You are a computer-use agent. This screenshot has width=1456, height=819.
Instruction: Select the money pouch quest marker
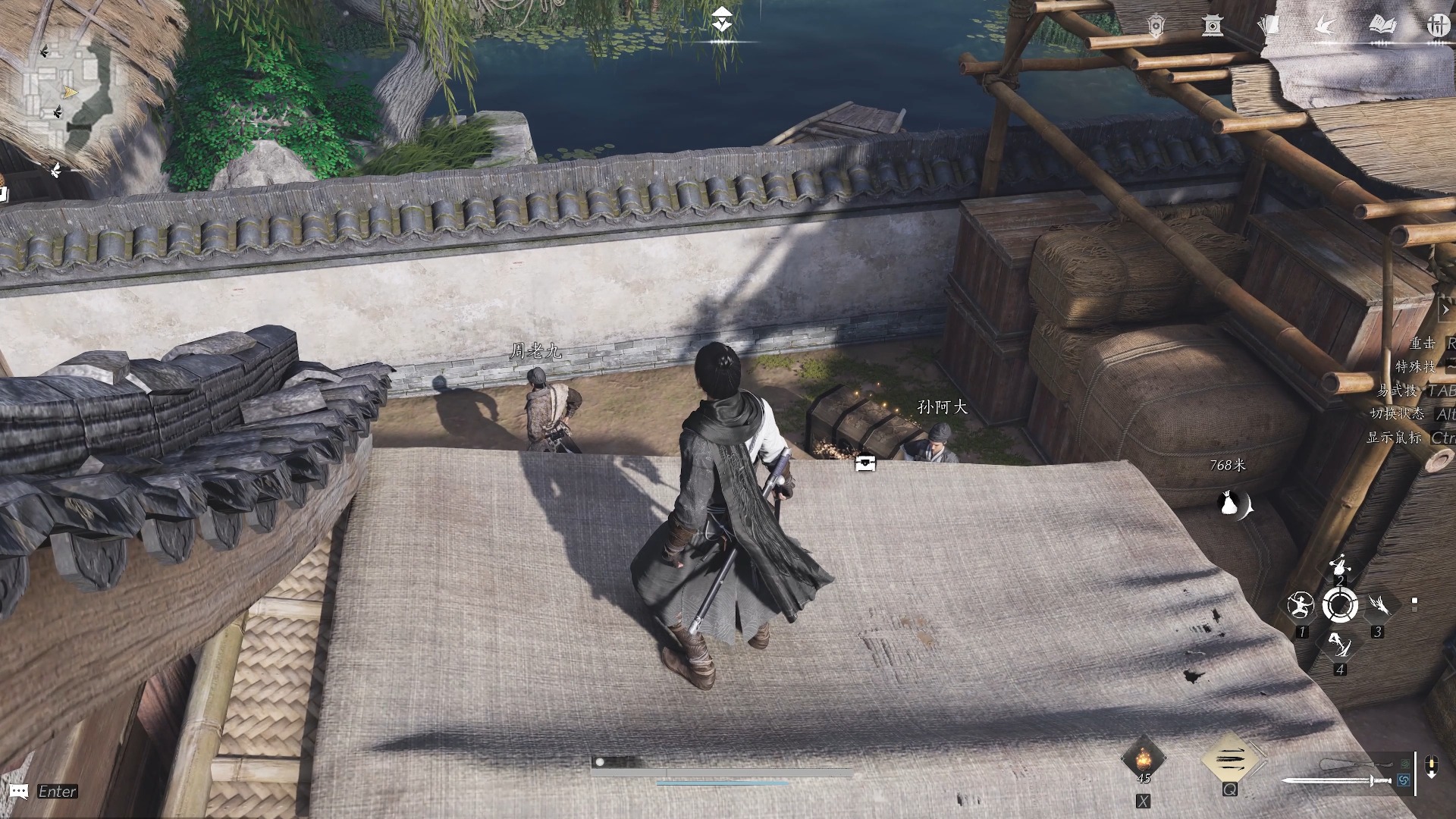click(1233, 504)
